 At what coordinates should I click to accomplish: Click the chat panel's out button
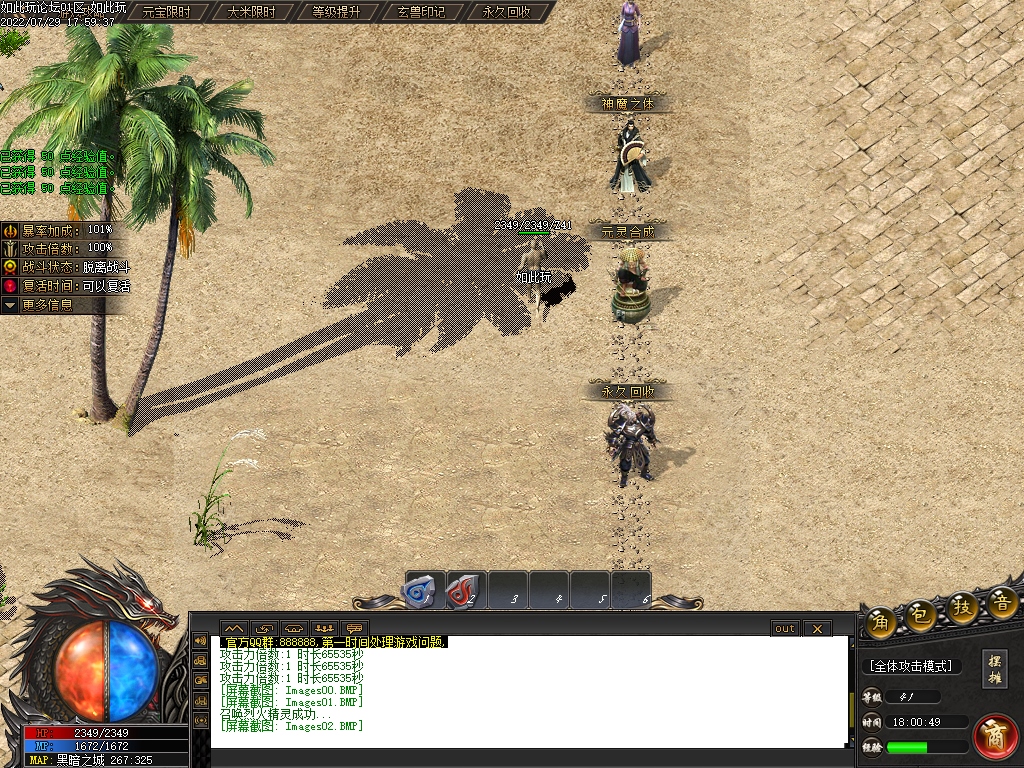[x=785, y=628]
